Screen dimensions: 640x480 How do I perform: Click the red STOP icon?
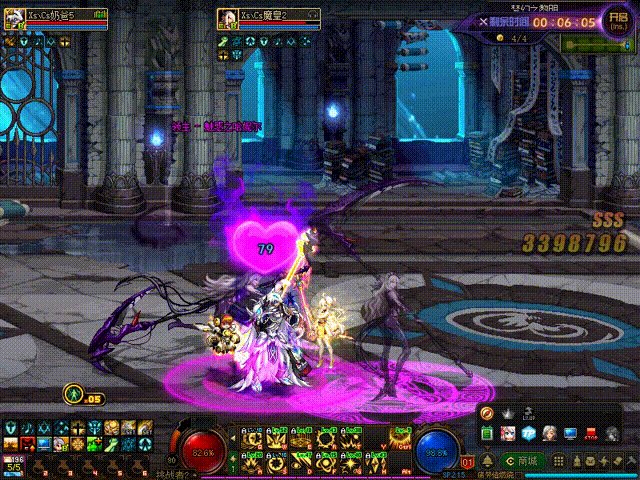(x=591, y=434)
